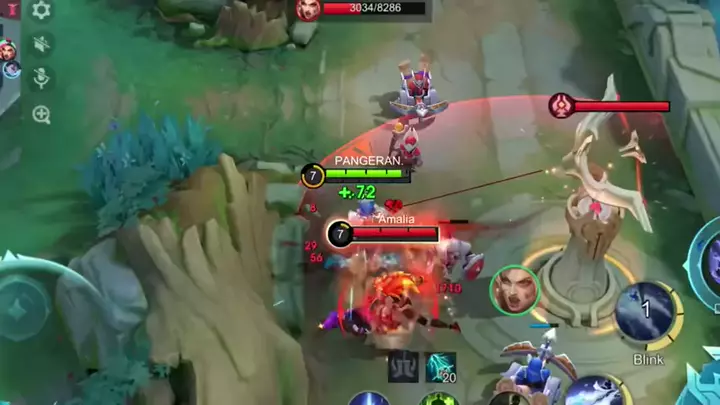Toggle the muted speaker icon
This screenshot has width=720, height=405.
coord(41,44)
